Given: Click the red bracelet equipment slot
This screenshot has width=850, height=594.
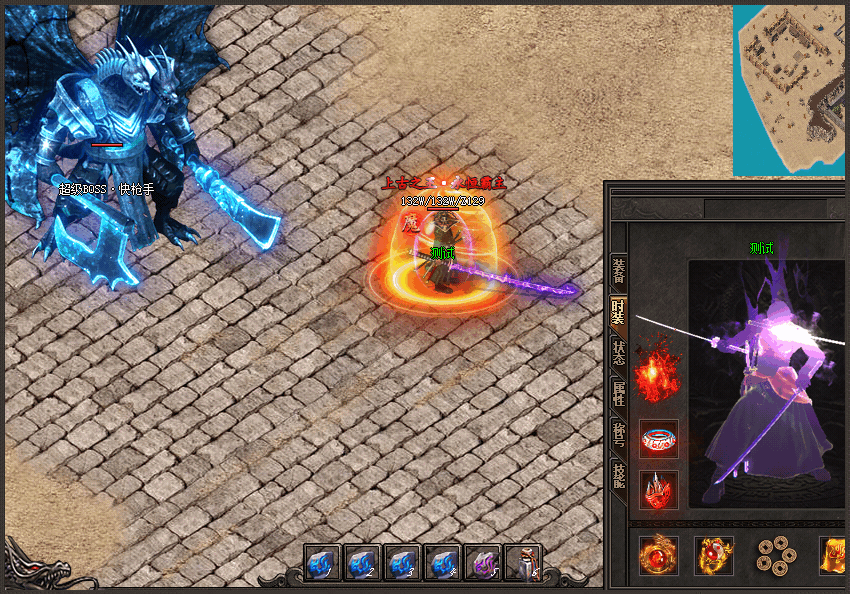Looking at the screenshot, I should [x=658, y=438].
